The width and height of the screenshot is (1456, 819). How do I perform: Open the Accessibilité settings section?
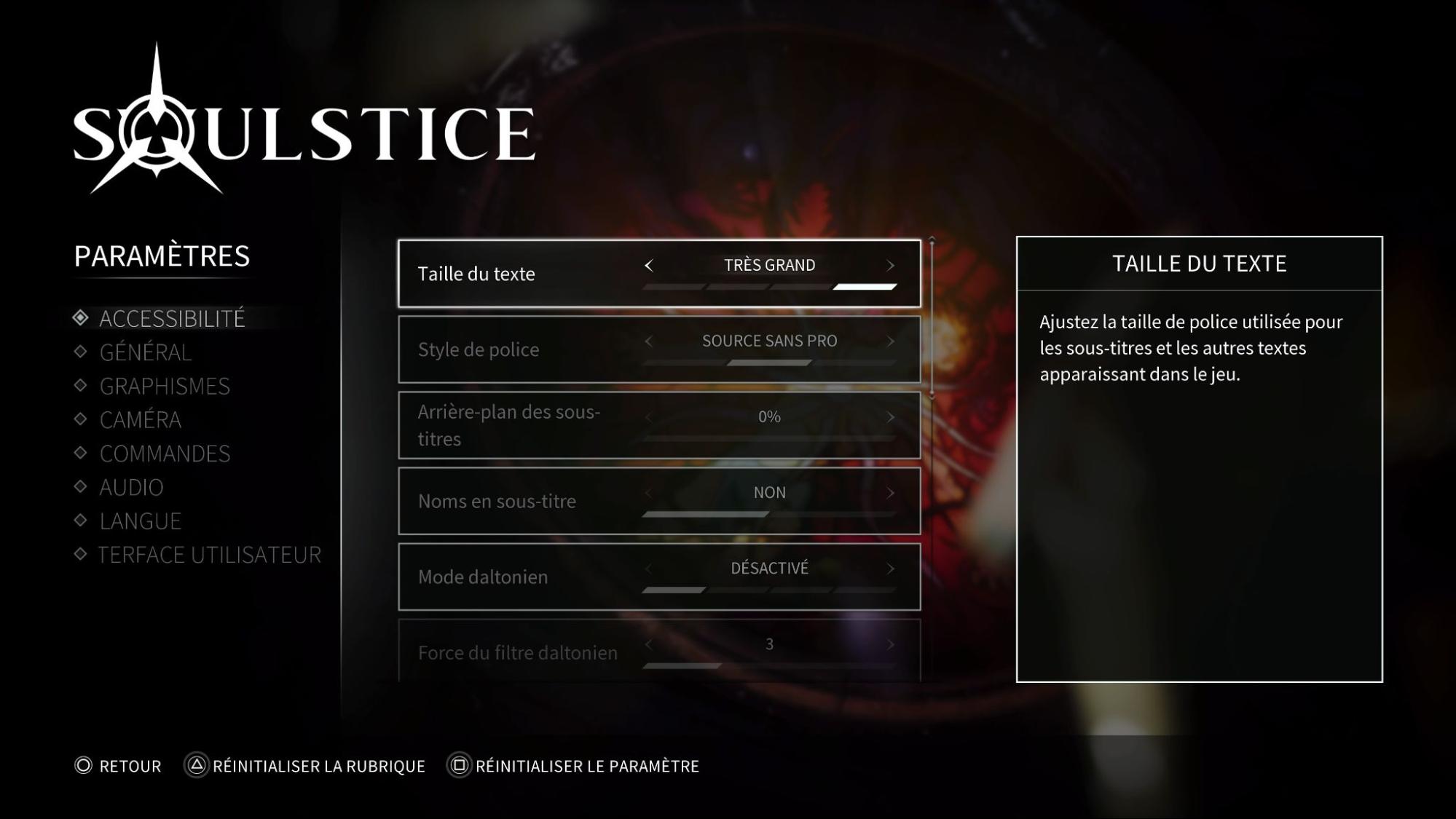point(172,319)
